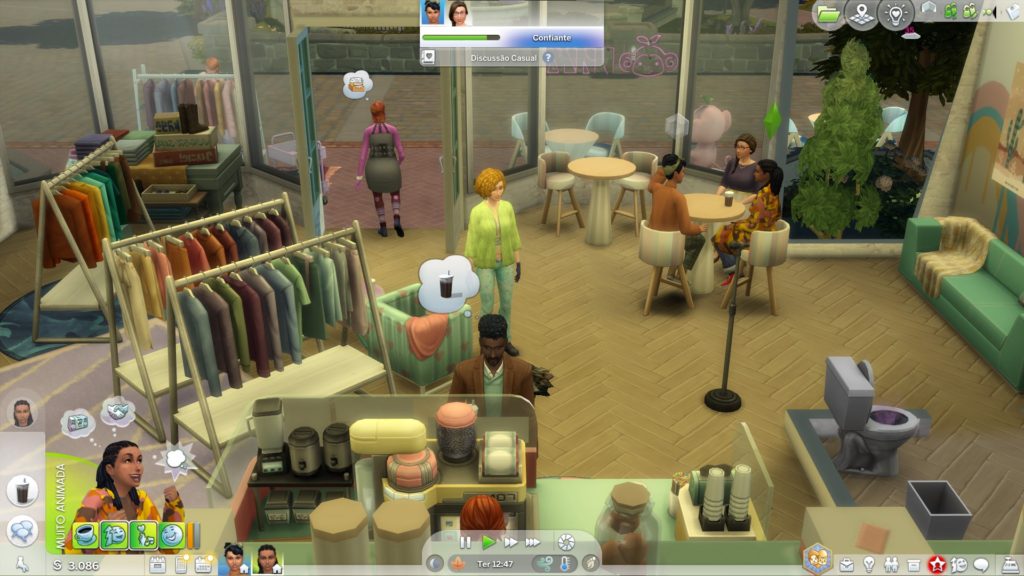Viewport: 1024px width, 576px height.
Task: Open the calendar icon beside the funds
Action: tap(157, 565)
